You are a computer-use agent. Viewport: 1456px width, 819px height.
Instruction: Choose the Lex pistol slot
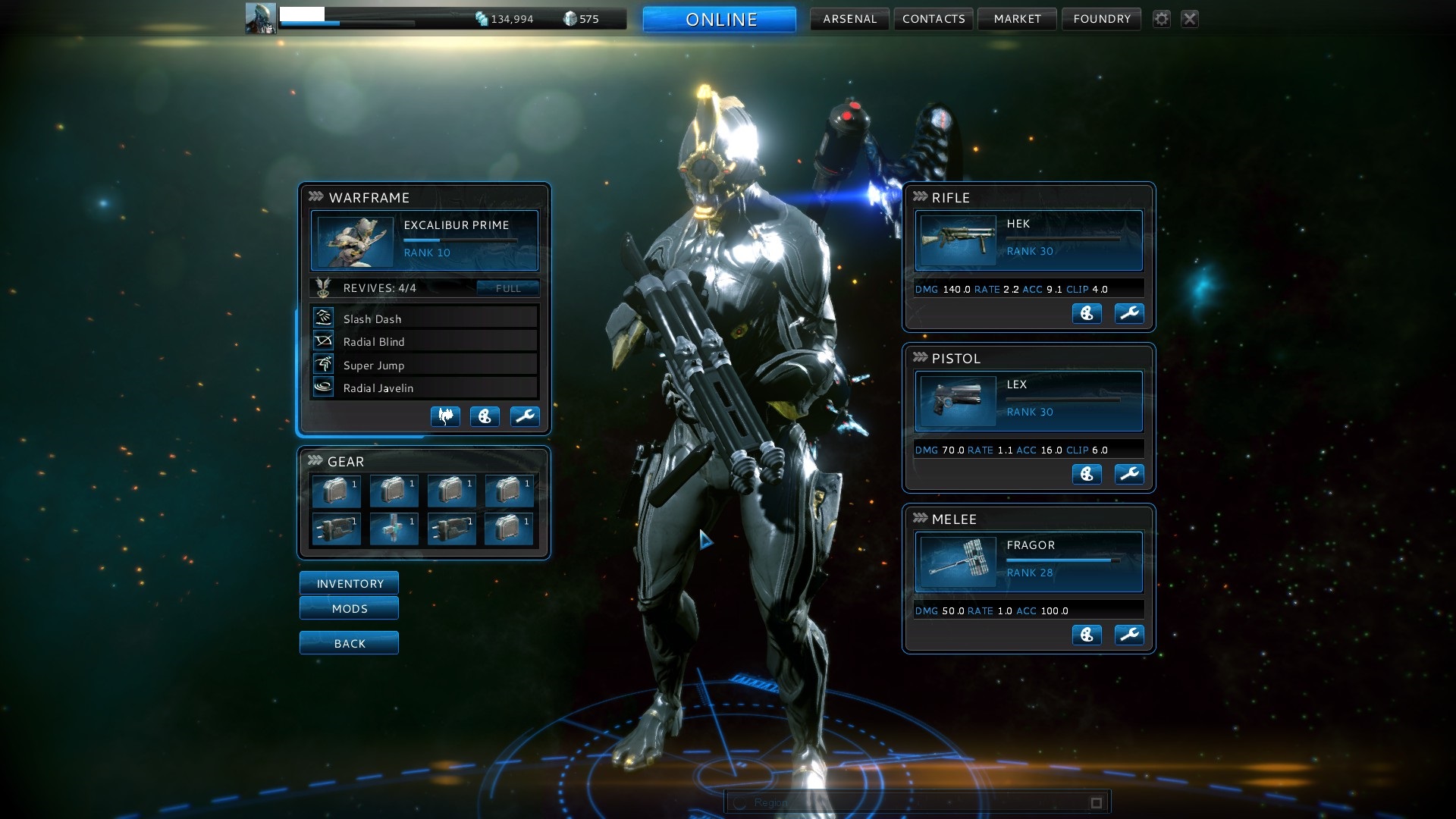(1028, 401)
